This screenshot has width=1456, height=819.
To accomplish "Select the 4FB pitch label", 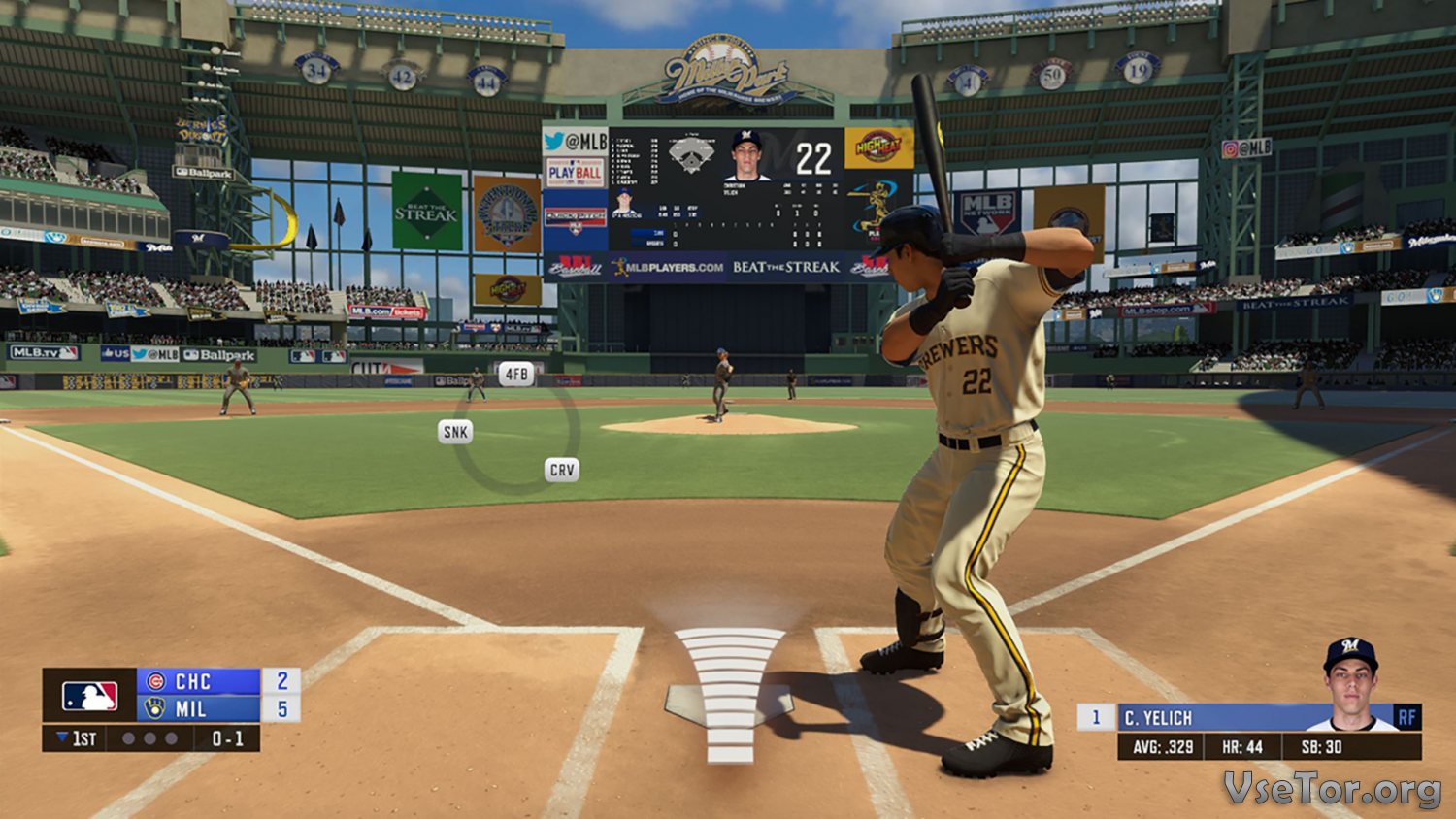I will 516,374.
